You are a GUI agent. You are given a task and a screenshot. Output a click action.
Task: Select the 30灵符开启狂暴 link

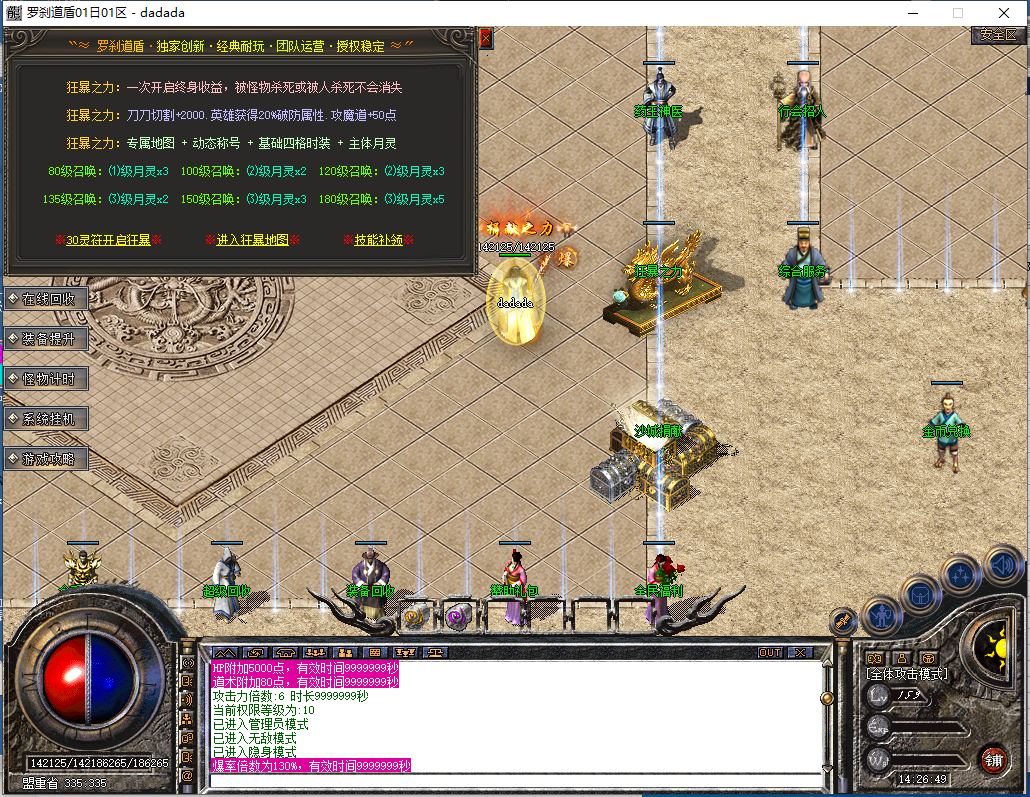(x=108, y=240)
